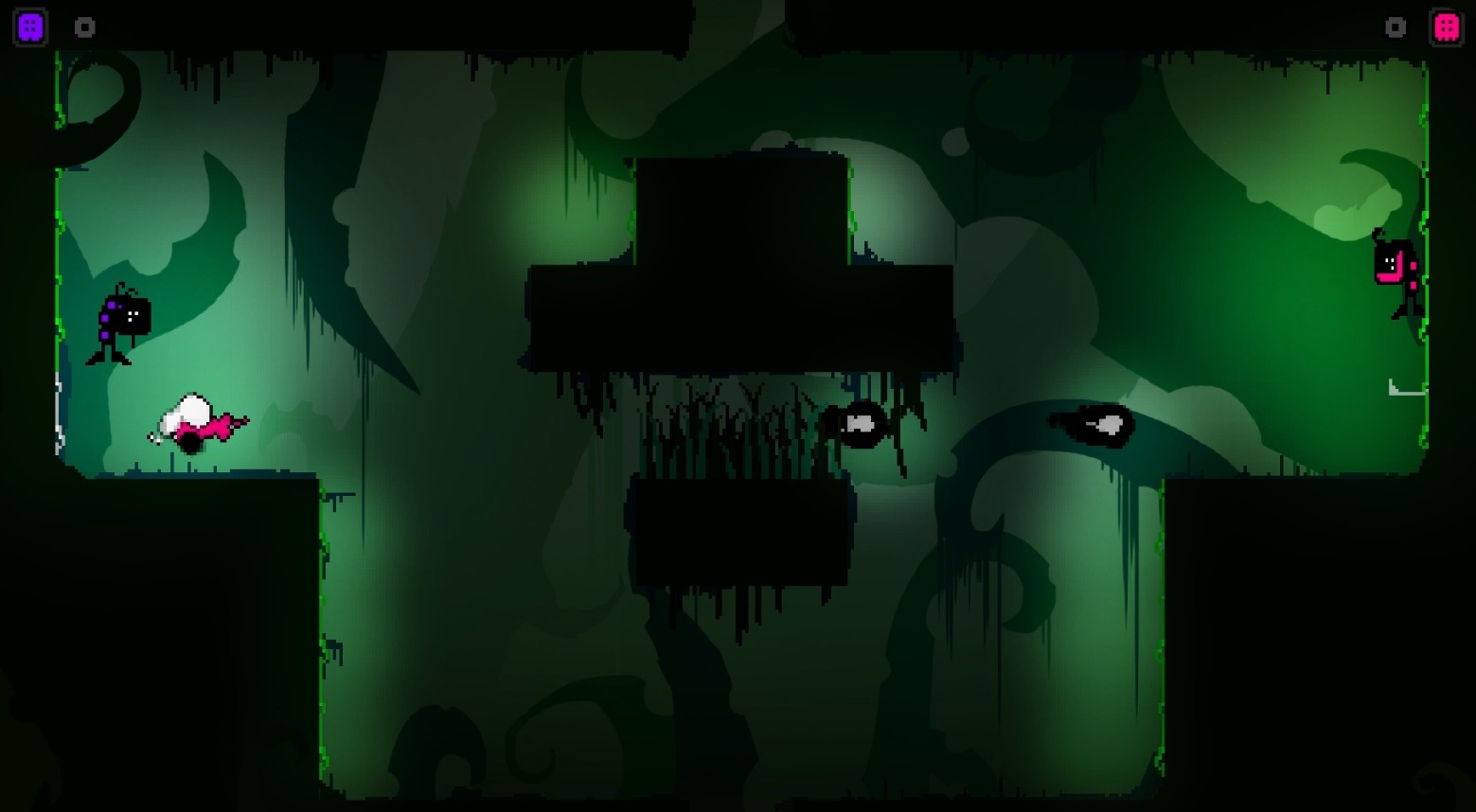This screenshot has width=1476, height=812.
Task: Click the gray orb counter beside the purple icon
Action: point(85,27)
